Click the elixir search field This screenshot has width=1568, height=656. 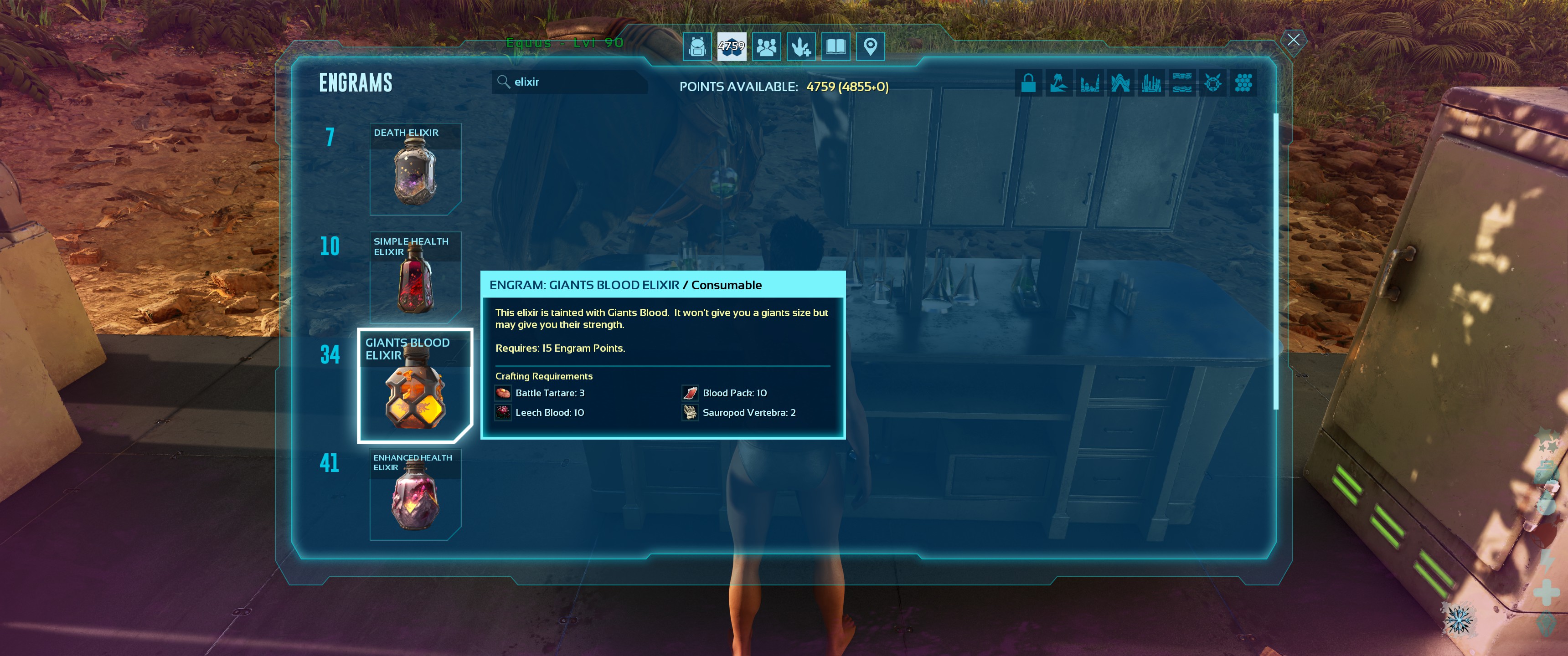tap(569, 82)
